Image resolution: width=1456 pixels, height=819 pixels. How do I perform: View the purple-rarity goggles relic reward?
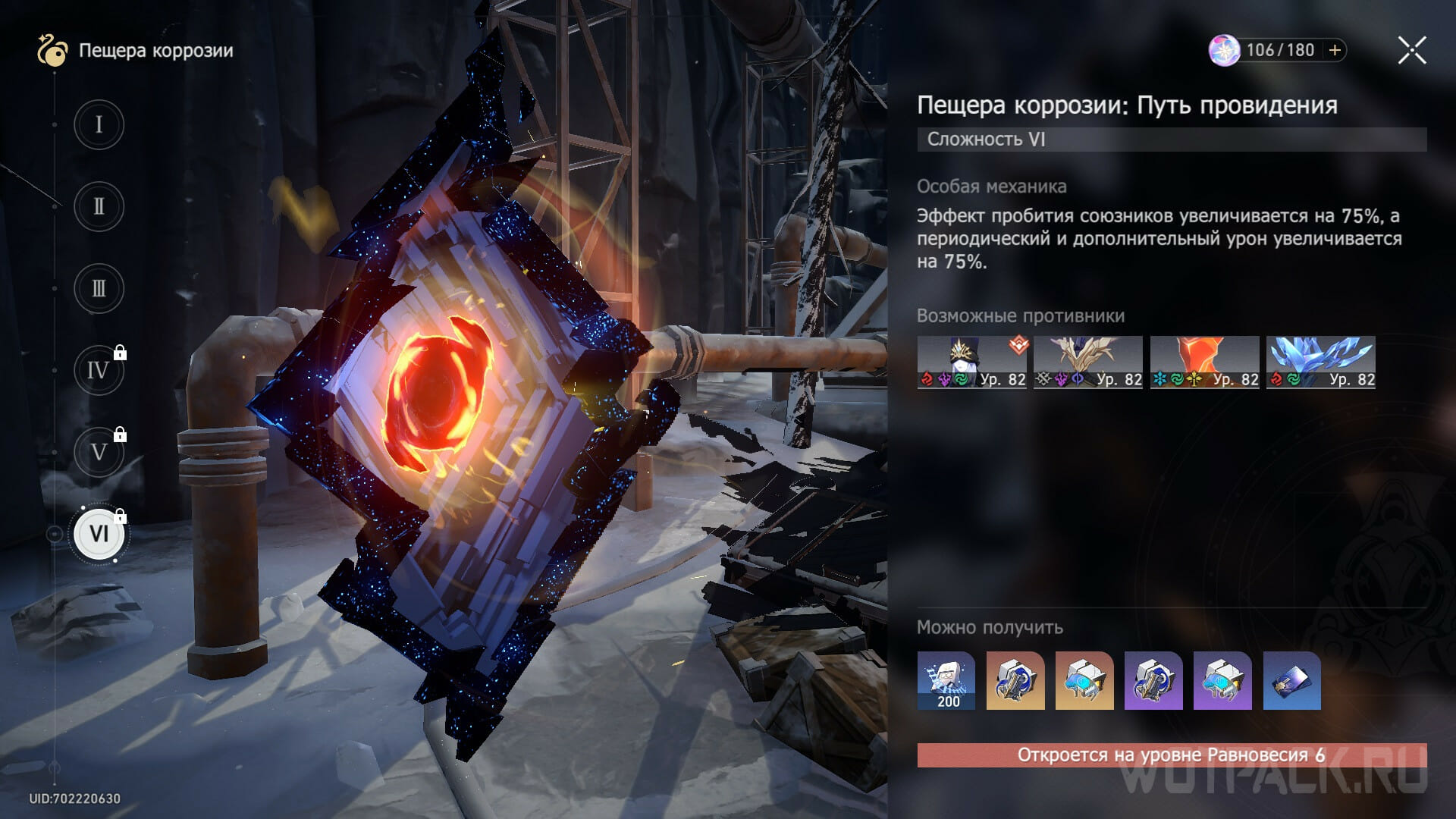1222,680
